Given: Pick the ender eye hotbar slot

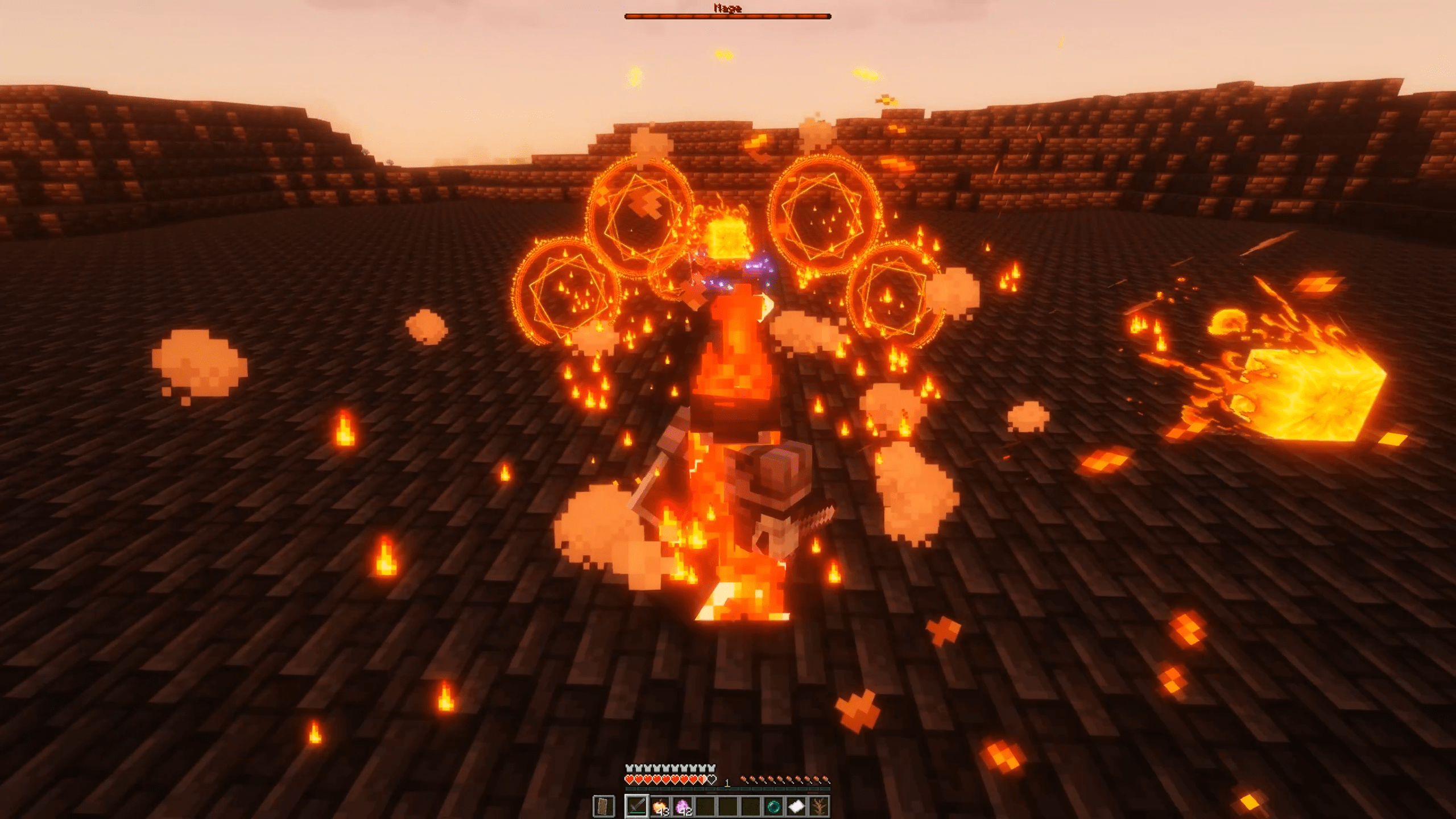Looking at the screenshot, I should pos(773,806).
